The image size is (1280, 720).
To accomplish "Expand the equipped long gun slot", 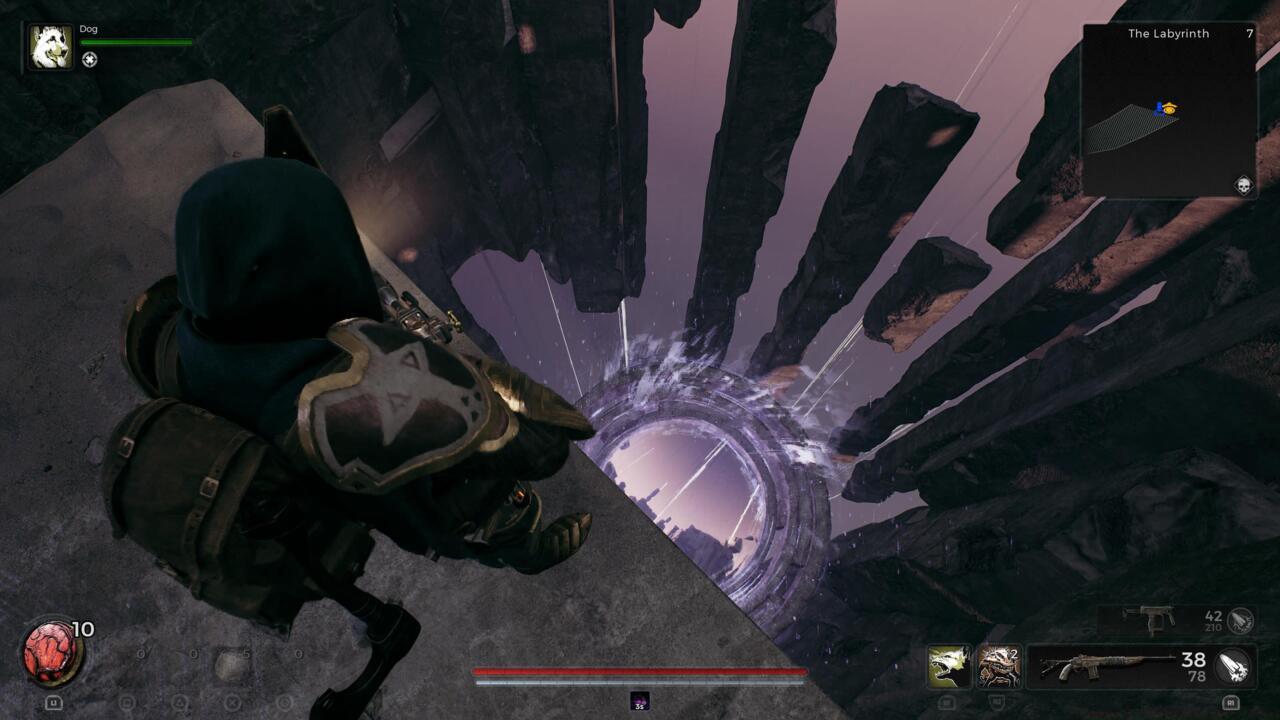I will [1105, 665].
